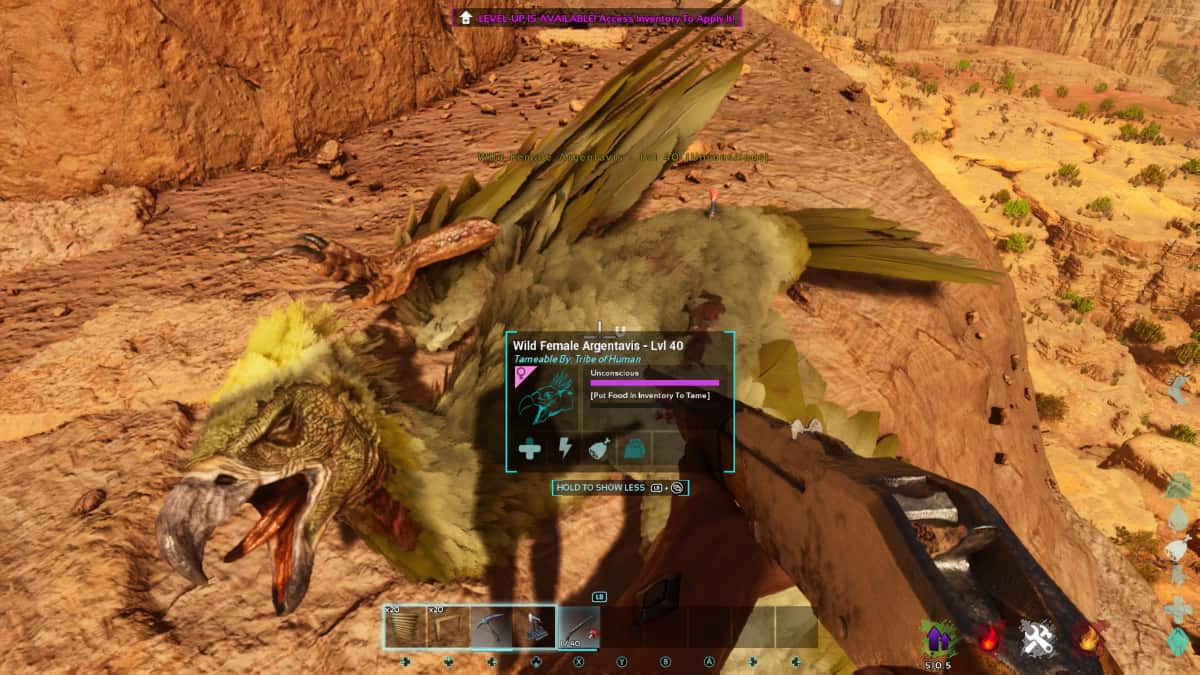Image resolution: width=1200 pixels, height=675 pixels.
Task: Equip the pickaxe from the hotbar
Action: 491,628
